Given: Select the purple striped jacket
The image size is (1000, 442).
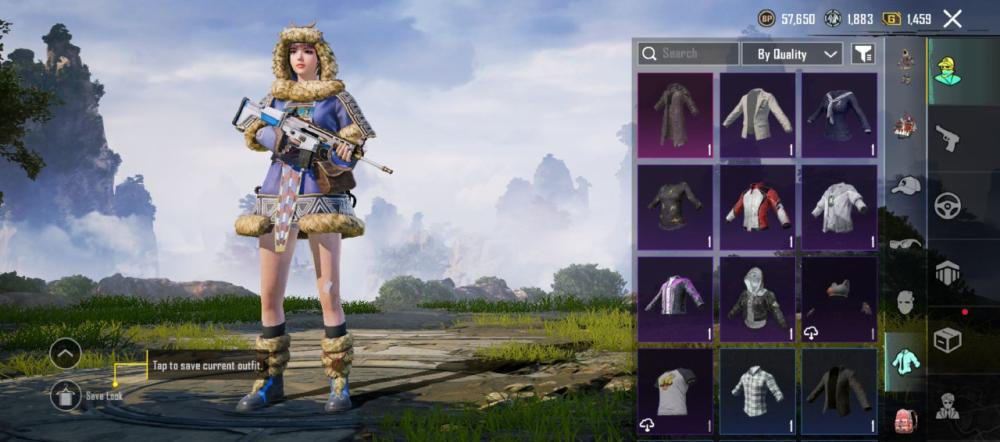Looking at the screenshot, I should pyautogui.click(x=675, y=299).
